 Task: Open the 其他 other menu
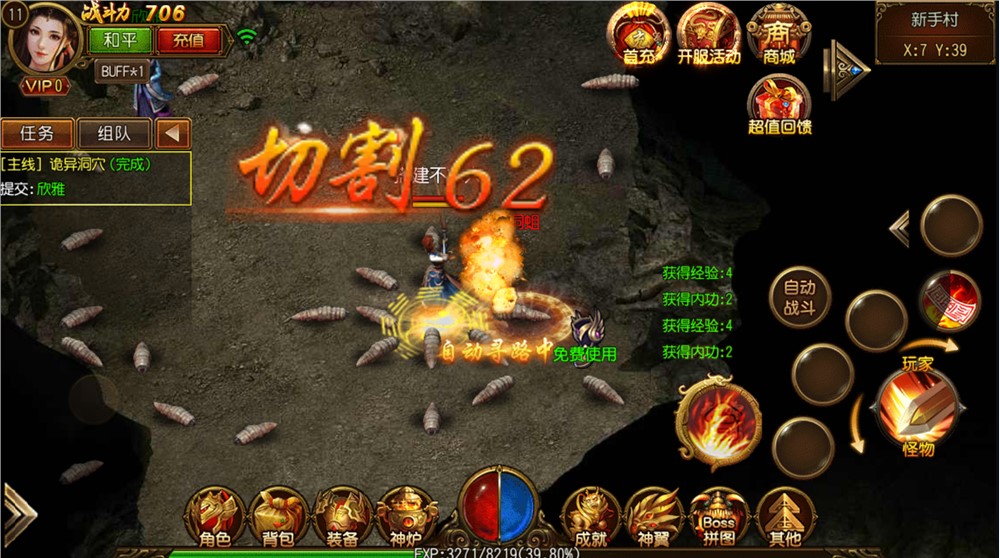[x=781, y=517]
